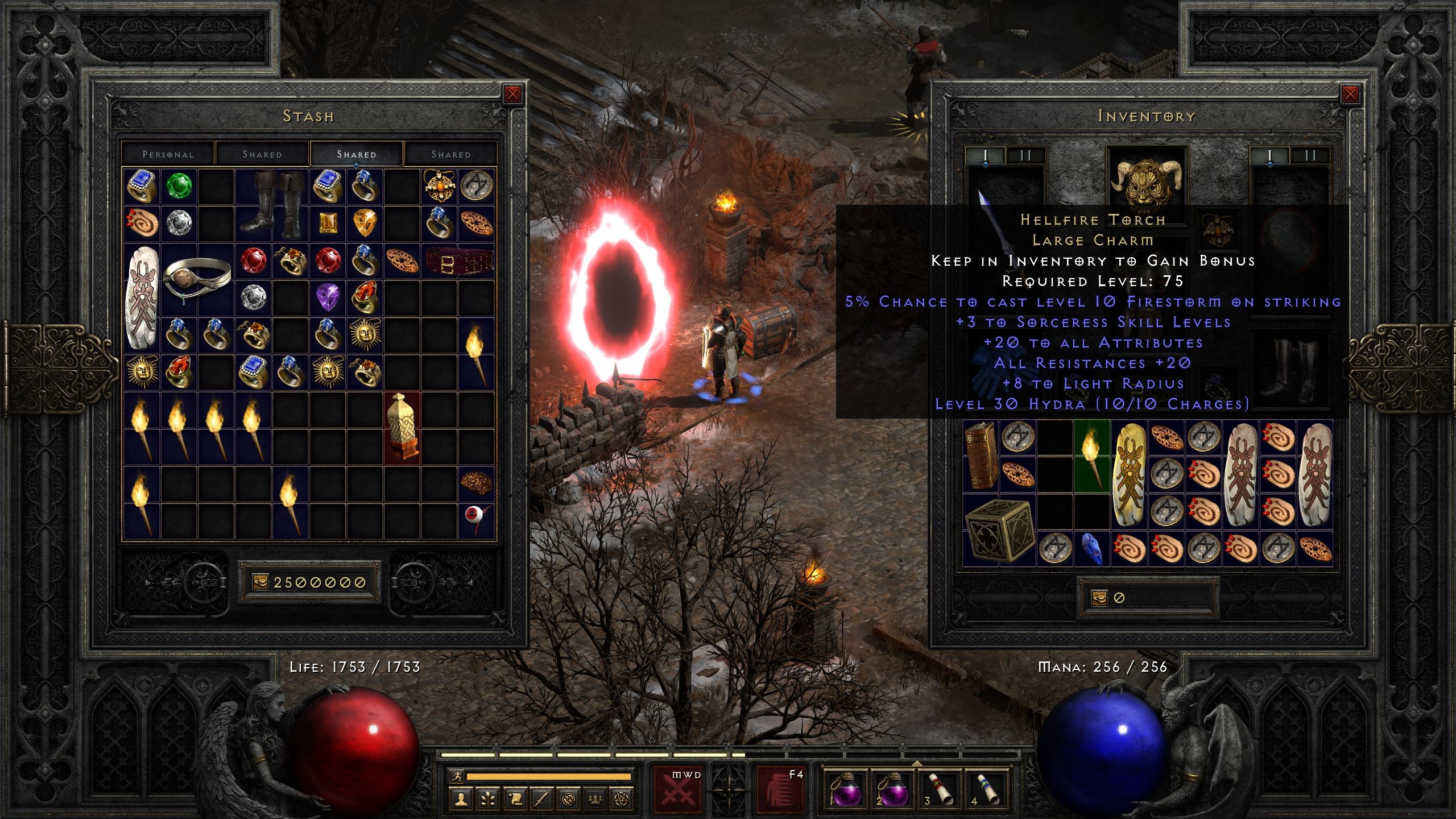Switch to the Personal stash tab
Image resolution: width=1456 pixels, height=819 pixels.
pos(168,154)
